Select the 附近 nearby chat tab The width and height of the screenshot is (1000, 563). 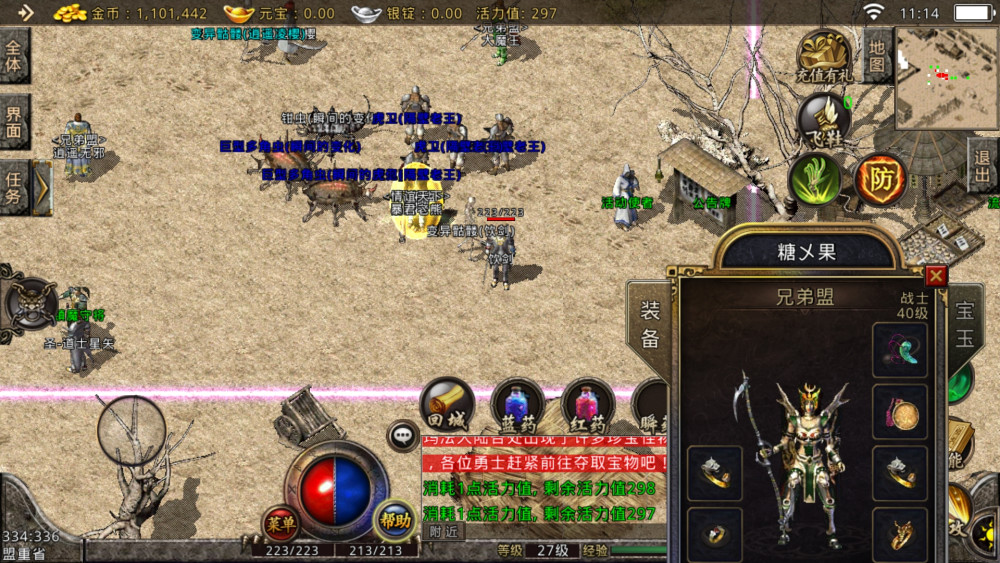[x=443, y=532]
